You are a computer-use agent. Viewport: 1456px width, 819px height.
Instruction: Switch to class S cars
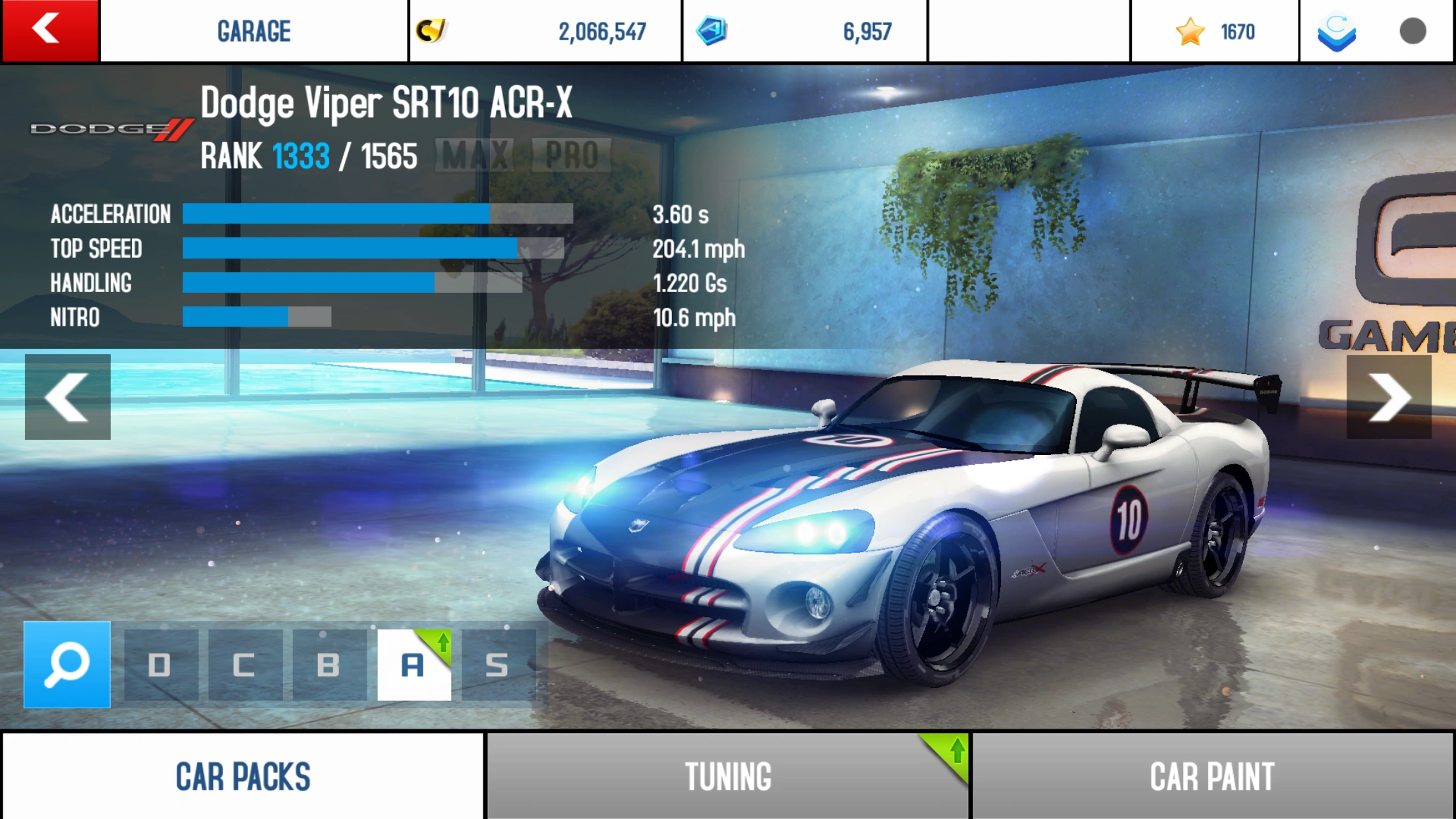point(498,665)
